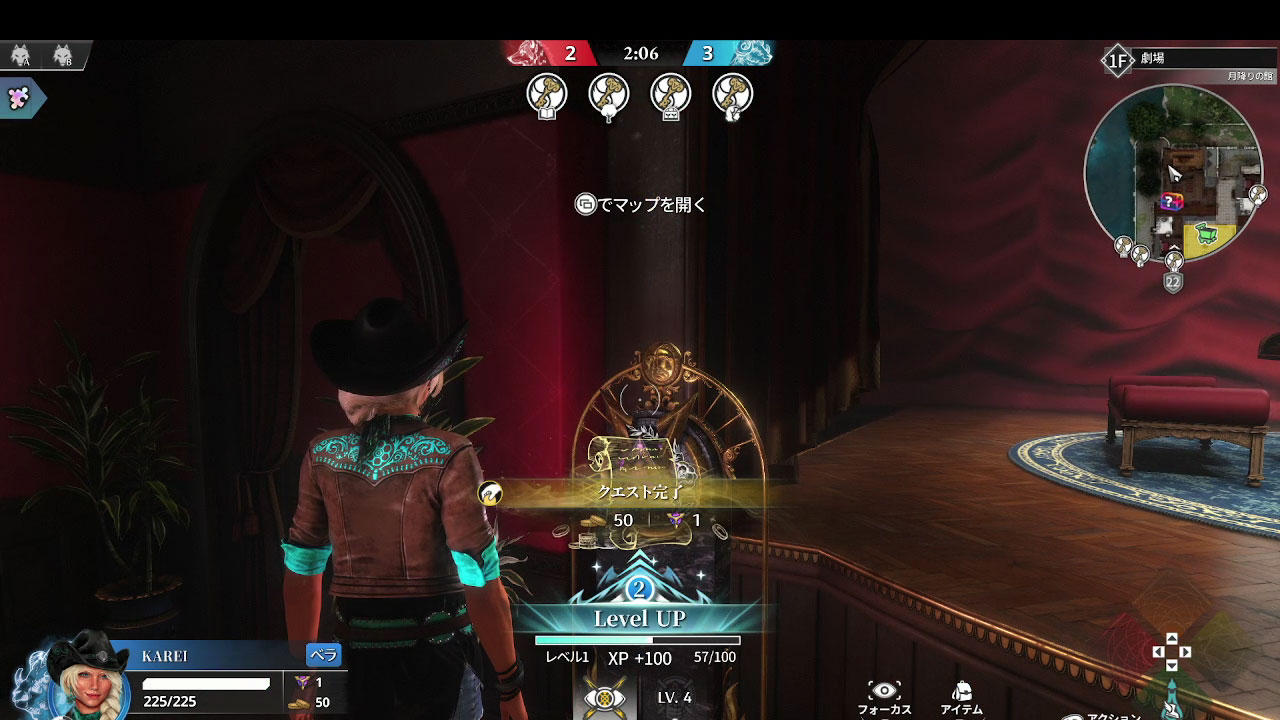
Task: Open the Items bag icon
Action: point(962,691)
